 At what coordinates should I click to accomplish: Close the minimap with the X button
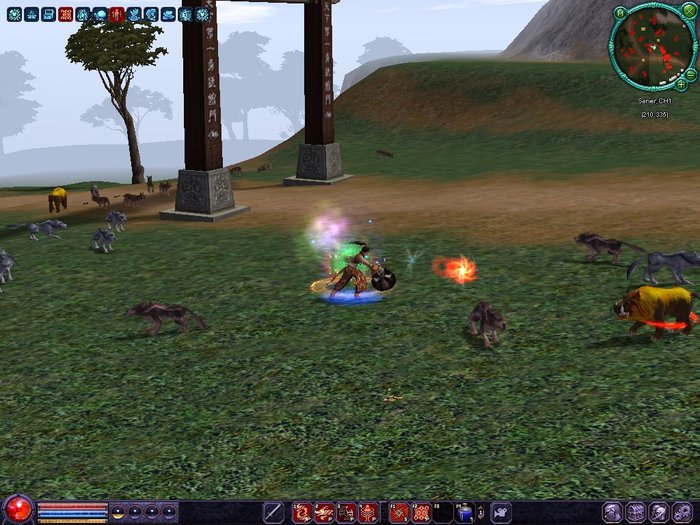(x=691, y=13)
